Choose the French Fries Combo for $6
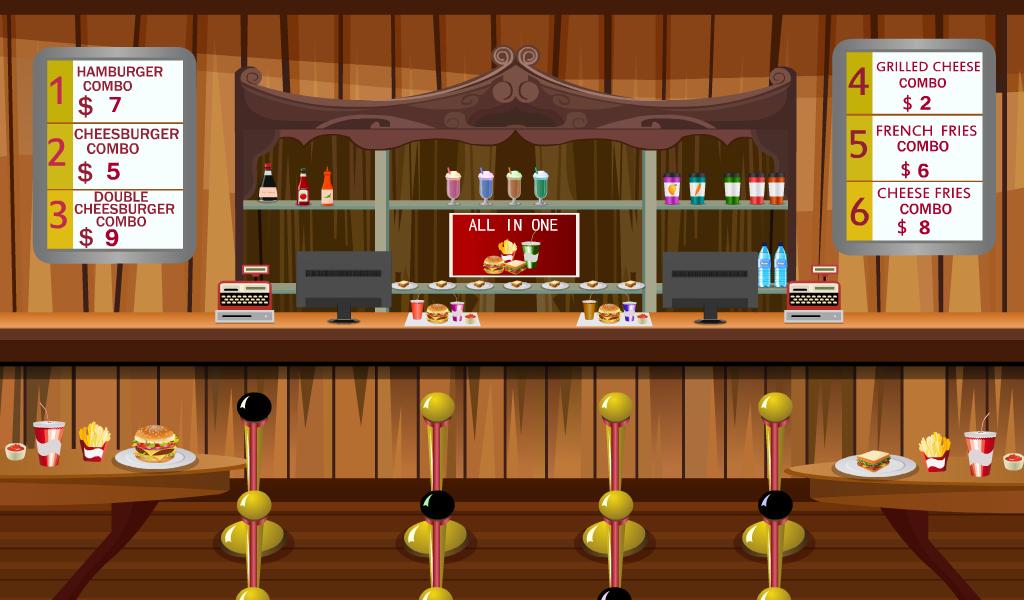Viewport: 1024px width, 600px height. click(x=916, y=149)
